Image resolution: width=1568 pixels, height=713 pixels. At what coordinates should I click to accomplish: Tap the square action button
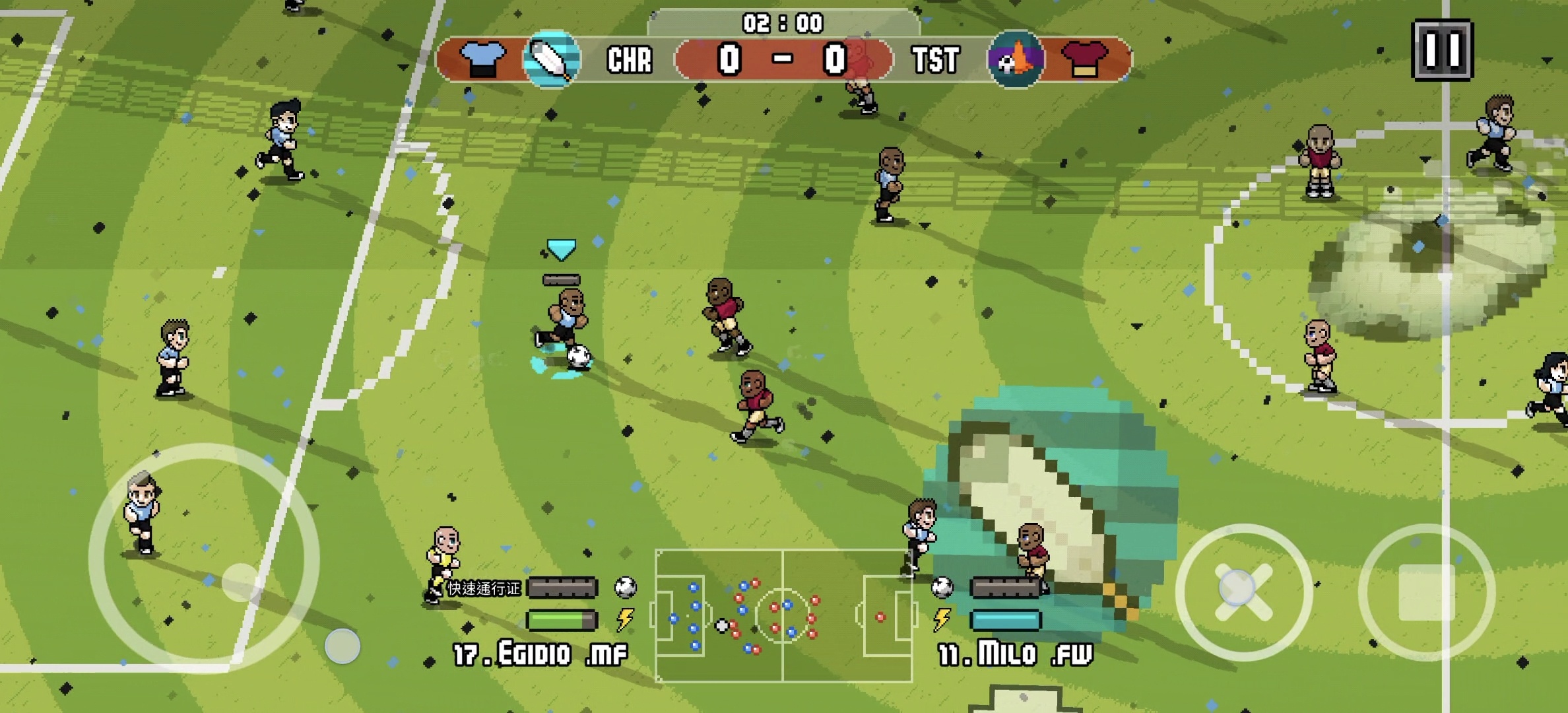click(x=1427, y=592)
